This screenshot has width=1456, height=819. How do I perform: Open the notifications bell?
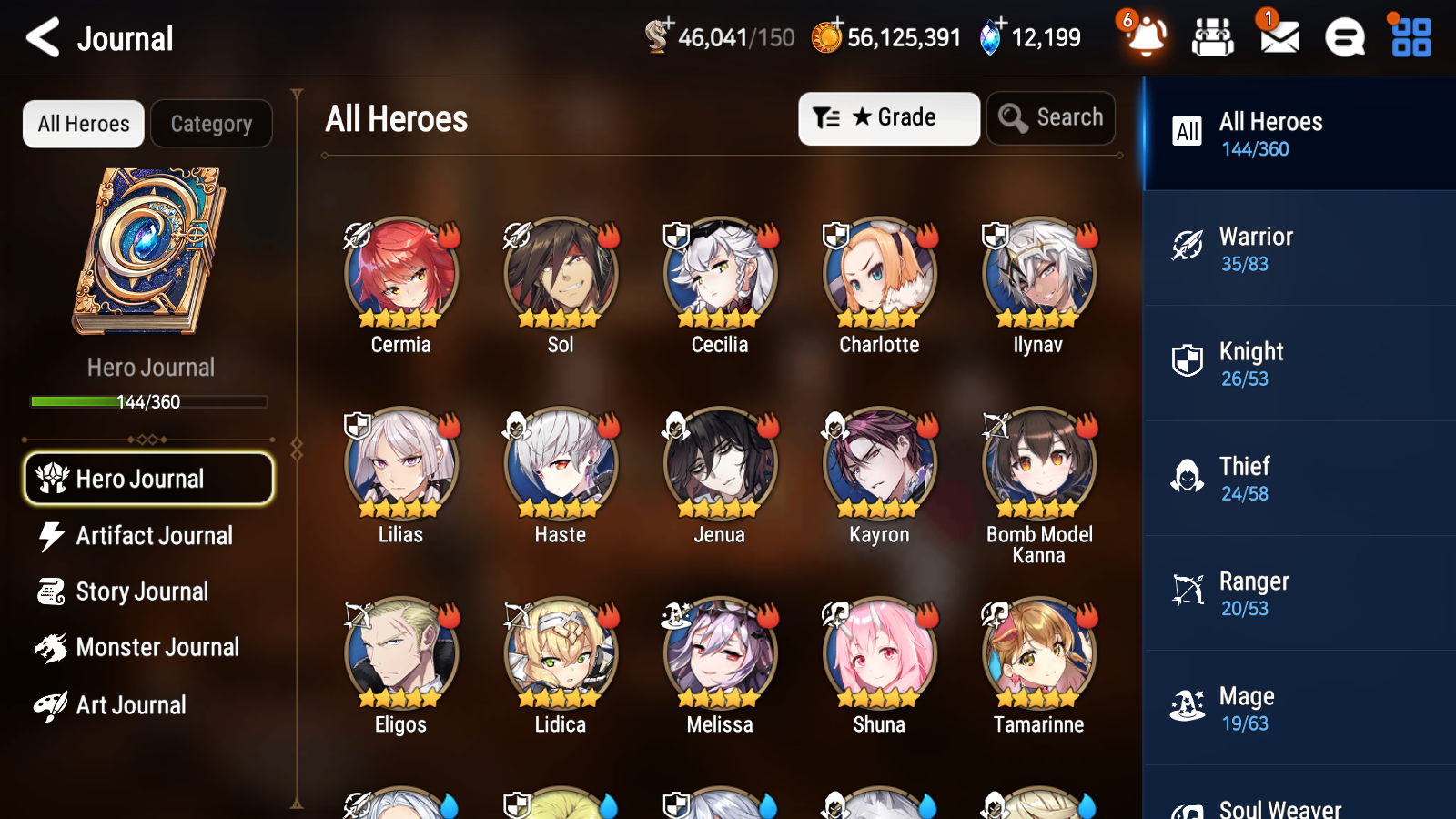pyautogui.click(x=1147, y=37)
